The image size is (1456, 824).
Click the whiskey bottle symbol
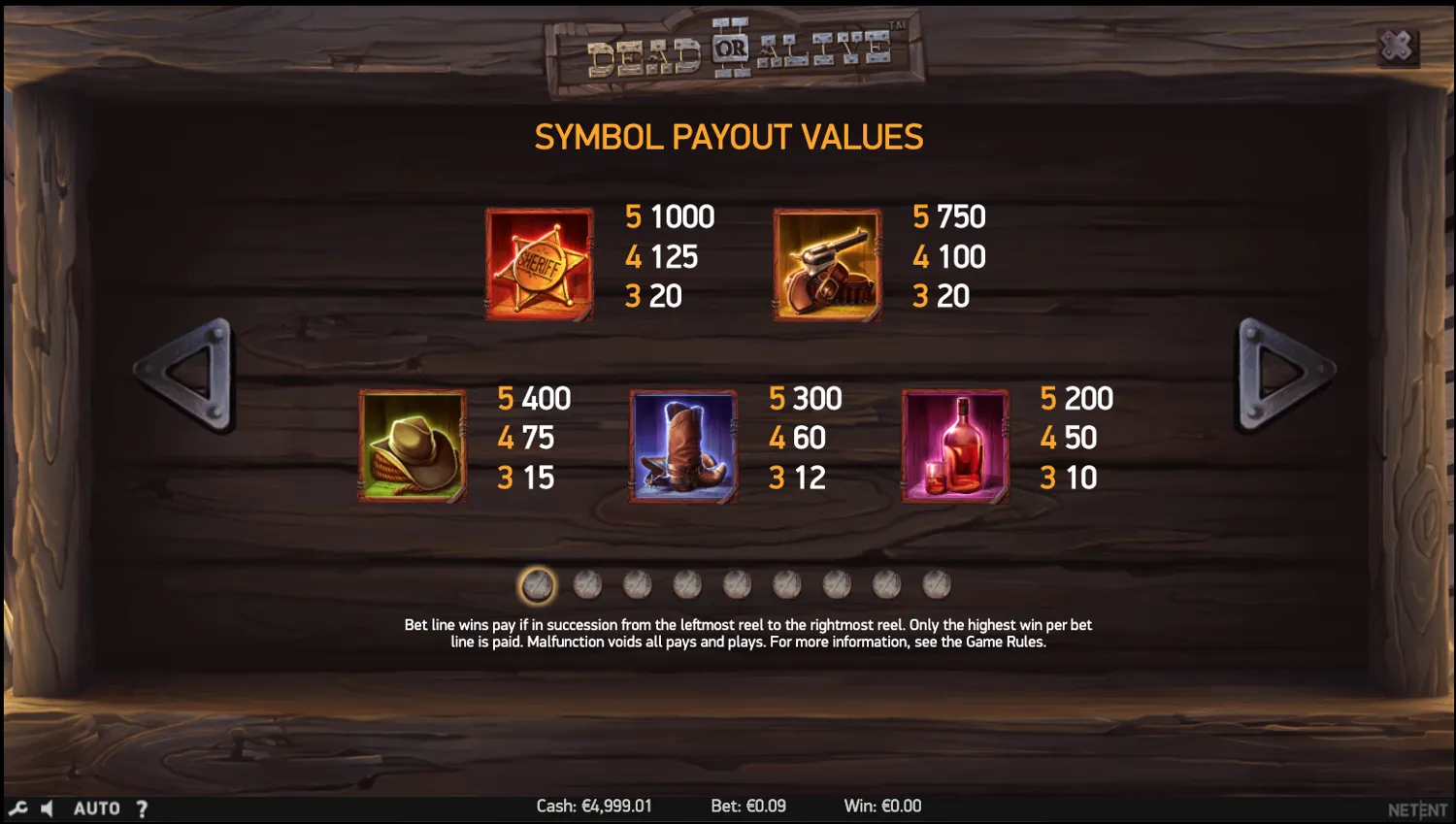955,446
